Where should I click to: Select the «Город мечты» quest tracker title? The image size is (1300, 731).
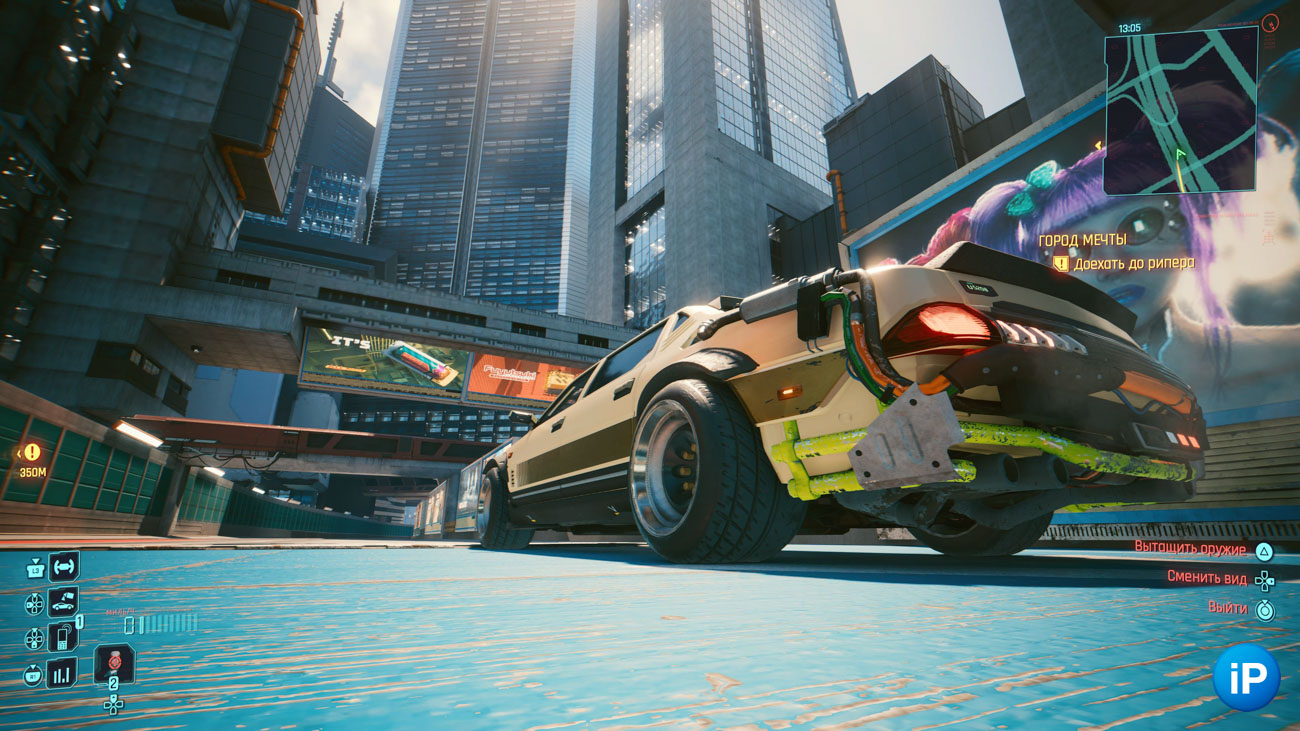pyautogui.click(x=1082, y=240)
